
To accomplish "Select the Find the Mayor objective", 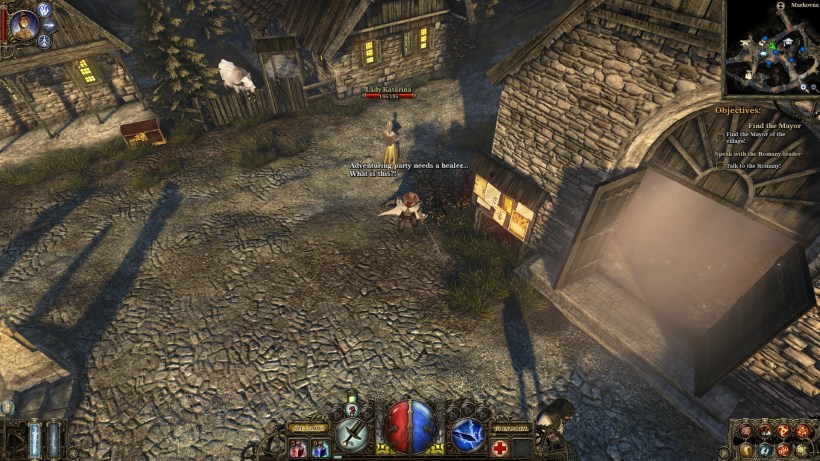I will coord(775,125).
